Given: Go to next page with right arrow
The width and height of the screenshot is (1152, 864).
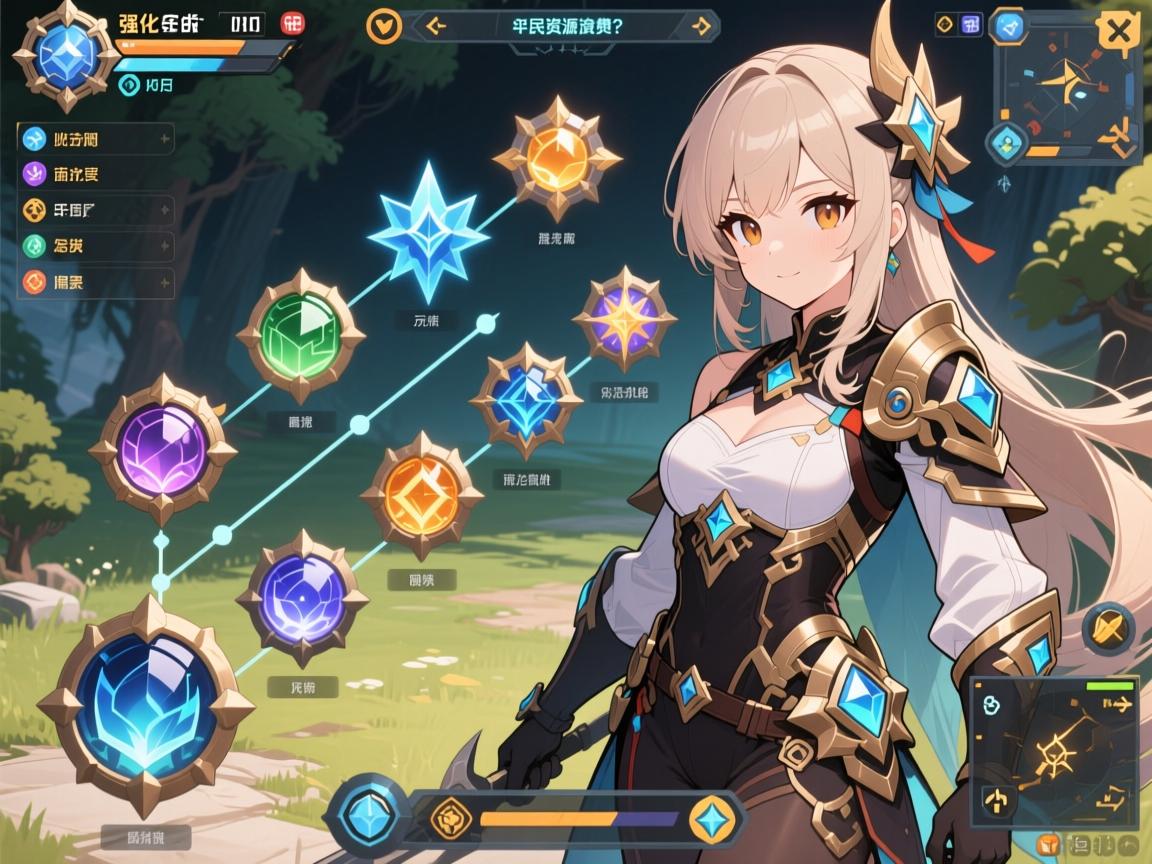Looking at the screenshot, I should pyautogui.click(x=701, y=27).
